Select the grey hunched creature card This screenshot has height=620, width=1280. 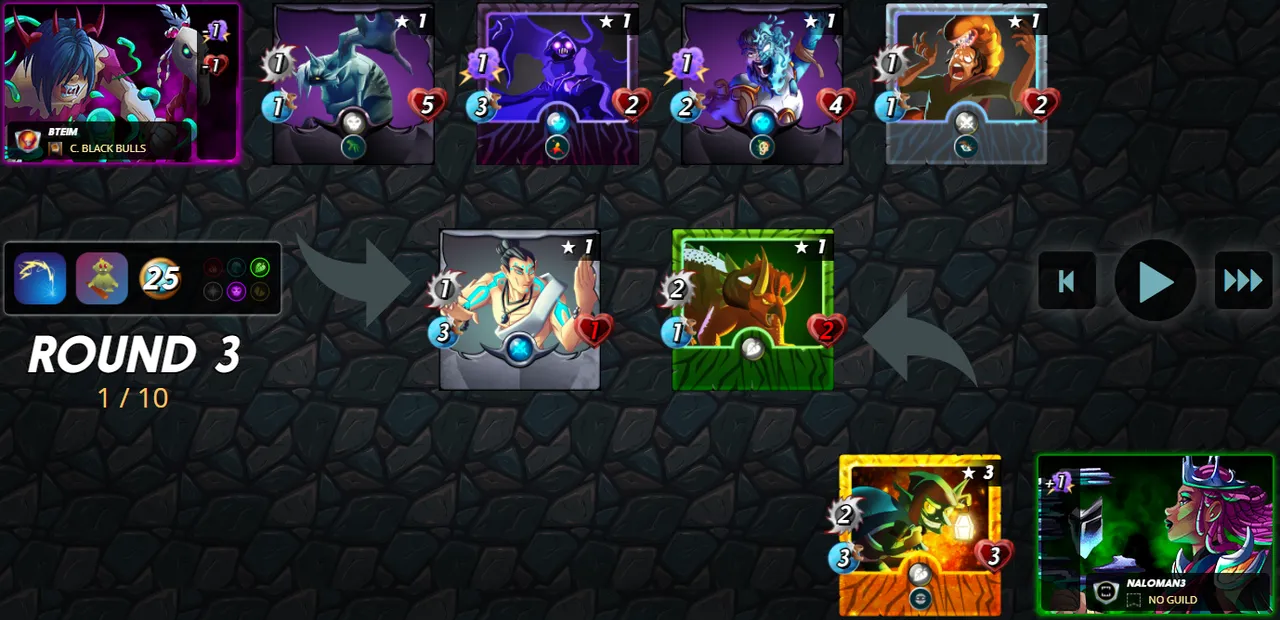353,82
